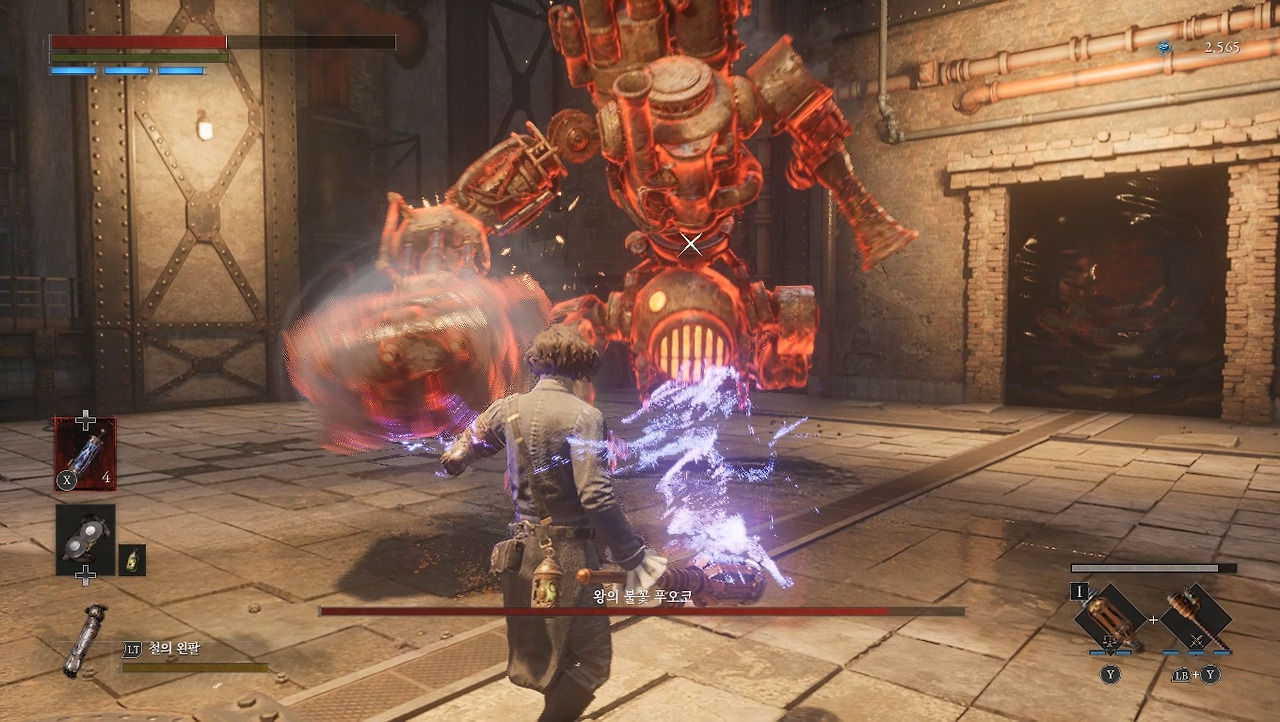Select the blue Pulse Cell item slot
Screen dimensions: 1280x722
tap(85, 453)
